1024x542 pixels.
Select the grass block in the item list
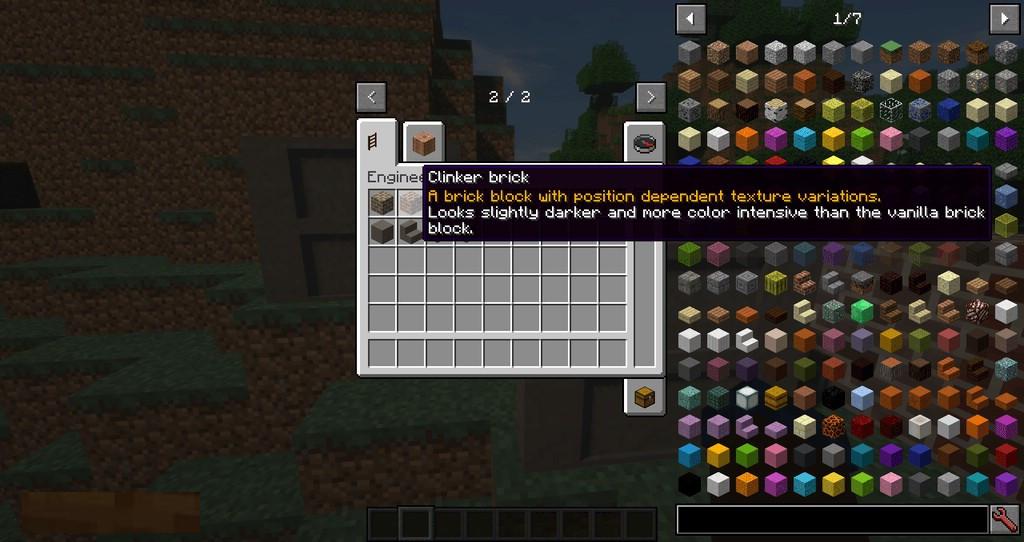(891, 51)
